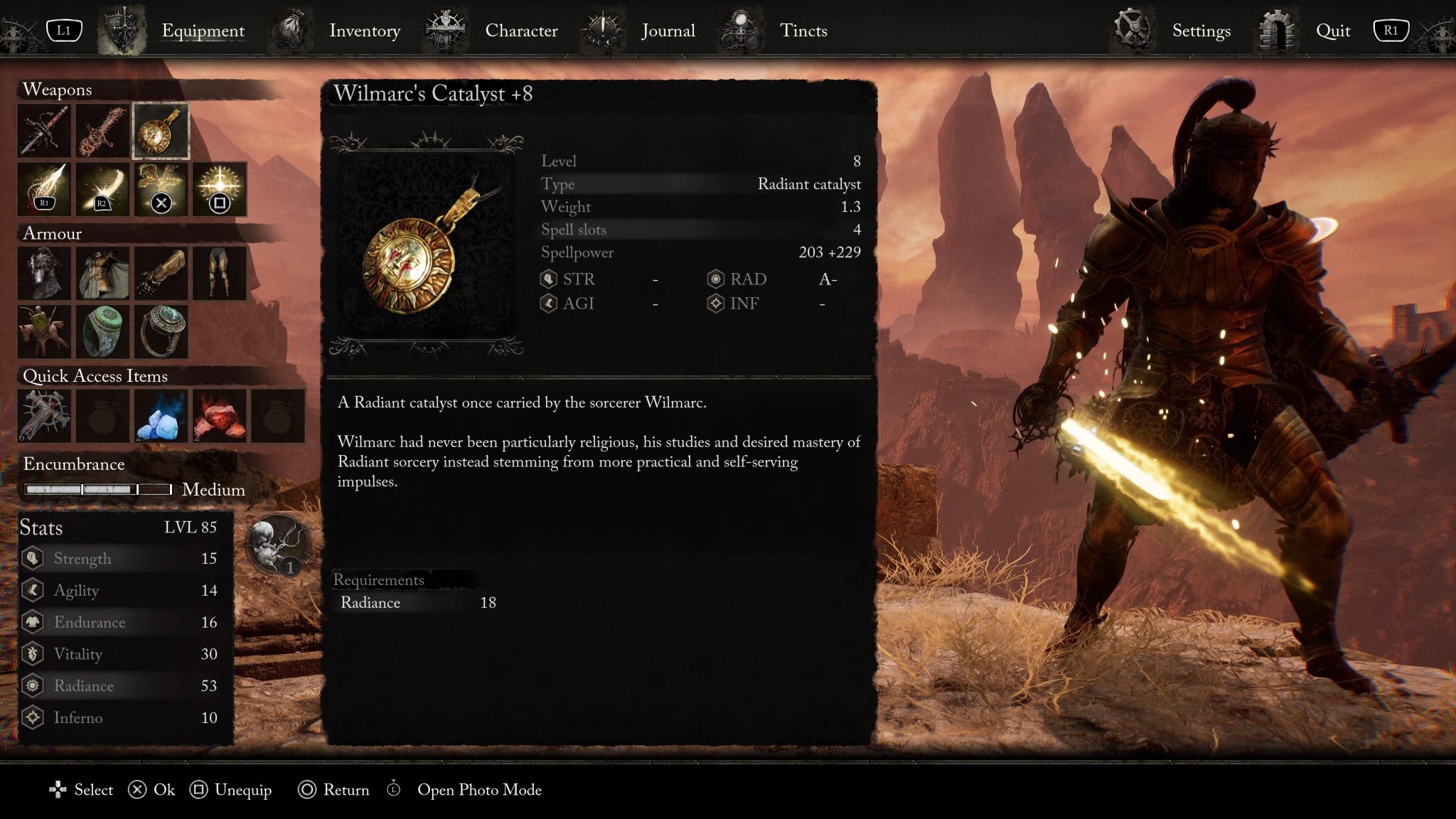Open the Character screen
The image size is (1456, 819).
pos(521,31)
